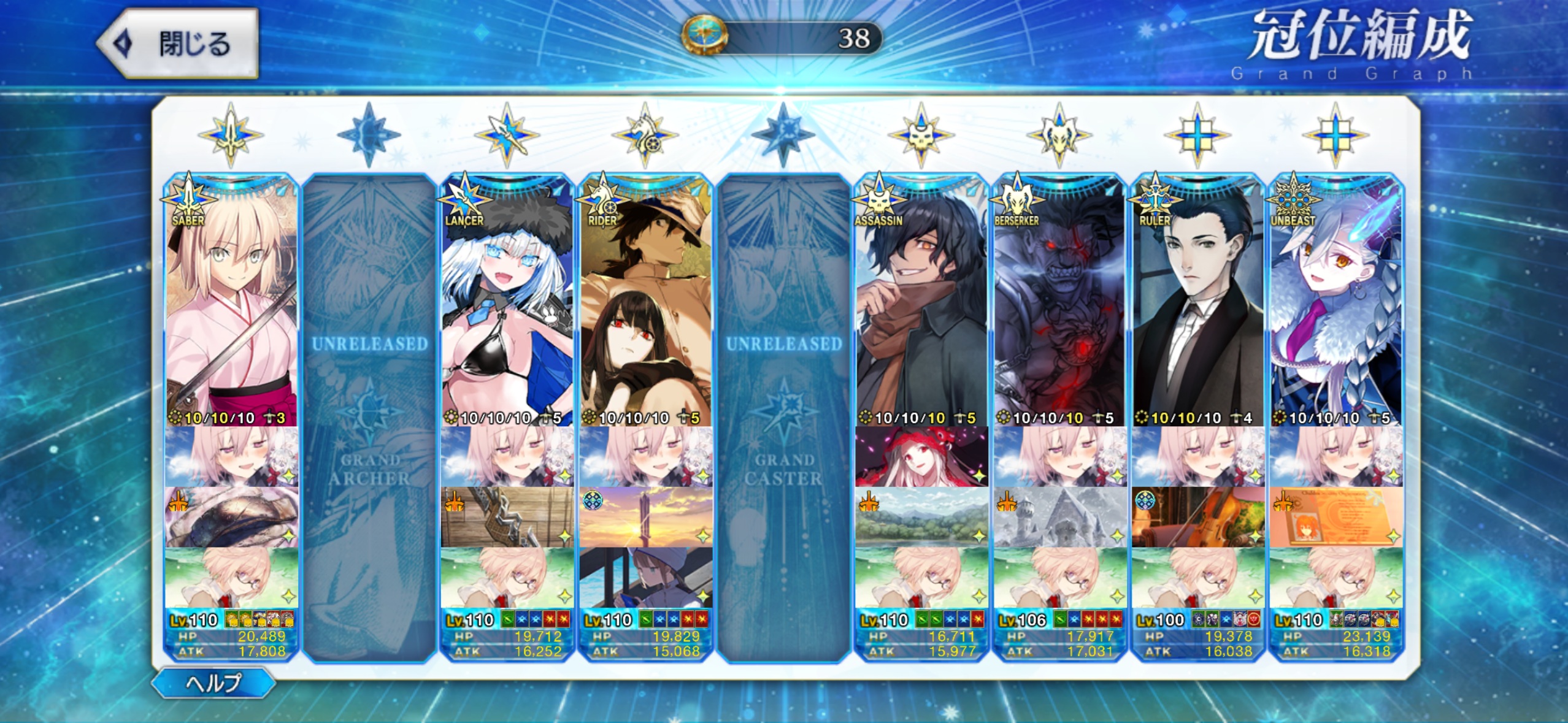Select the snowy castle craft essence on Berserker
The width and height of the screenshot is (1568, 723).
(1059, 517)
